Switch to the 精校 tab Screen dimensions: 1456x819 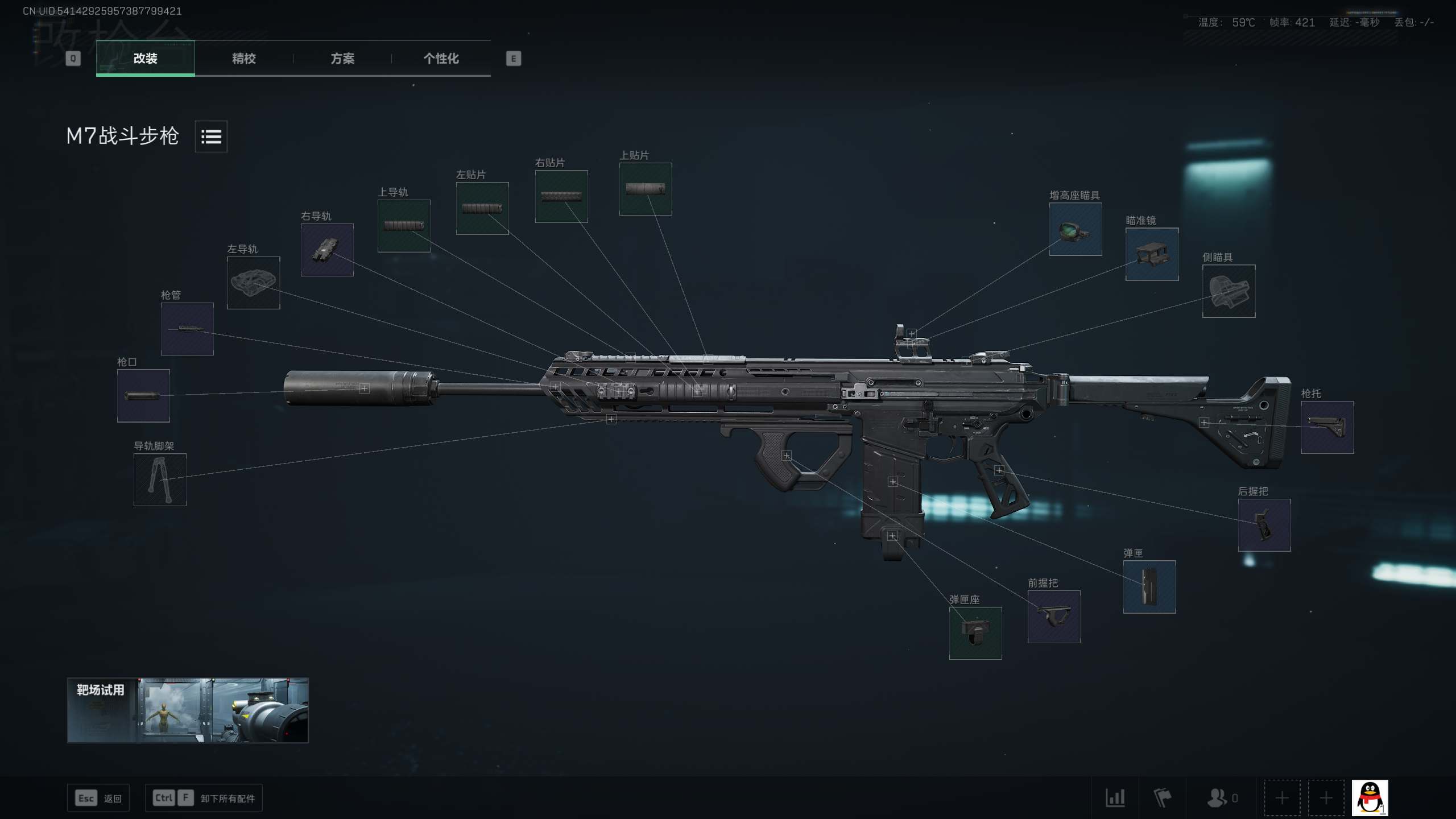[x=244, y=59]
